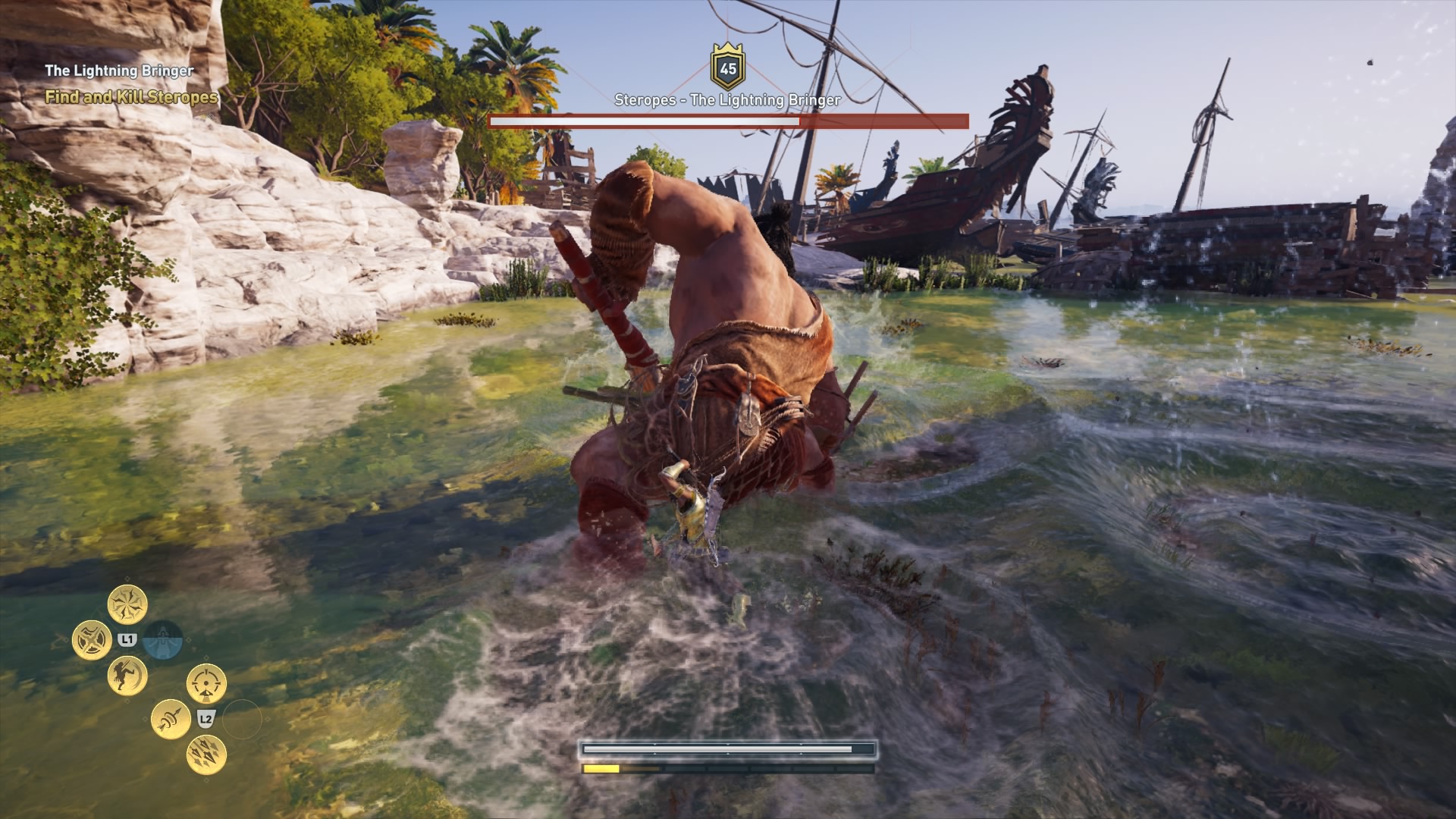Viewport: 1456px width, 819px height.
Task: Click Steropes' red health bar
Action: pyautogui.click(x=728, y=119)
